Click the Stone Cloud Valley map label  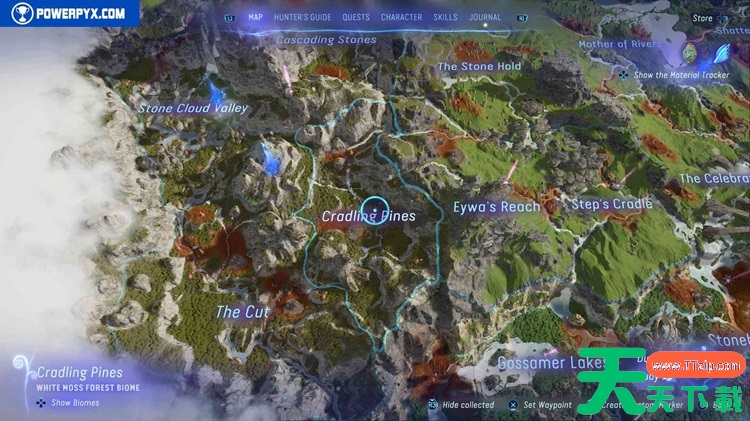tap(192, 108)
